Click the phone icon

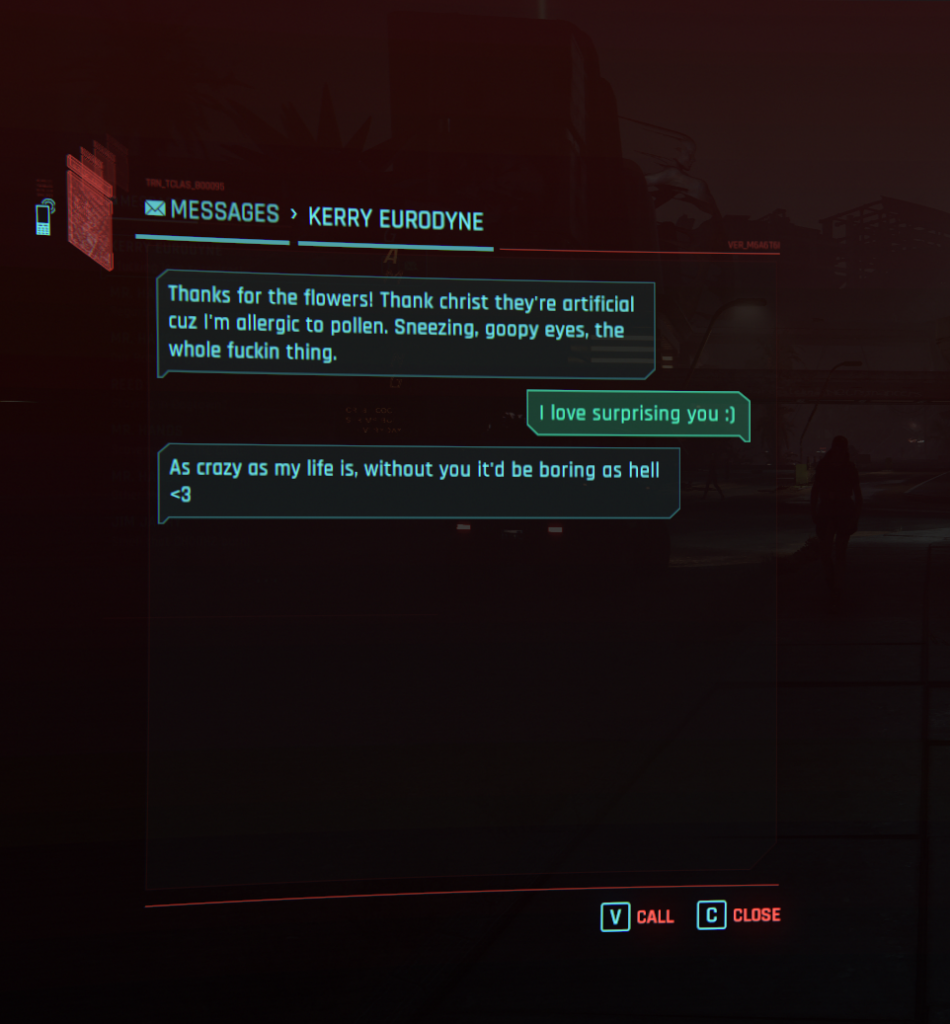coord(44,217)
